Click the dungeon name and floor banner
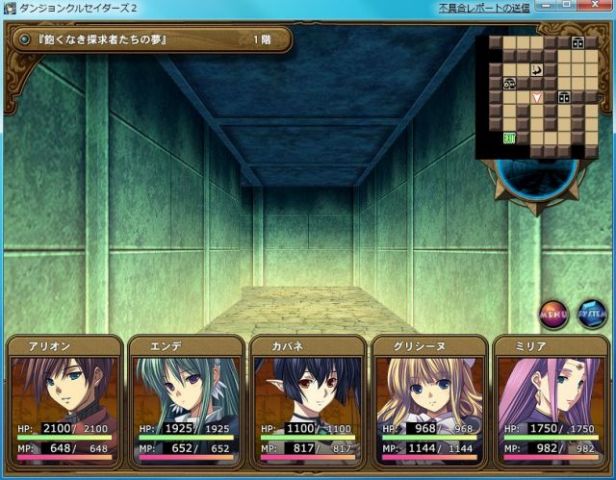This screenshot has height=480, width=616. click(x=150, y=40)
